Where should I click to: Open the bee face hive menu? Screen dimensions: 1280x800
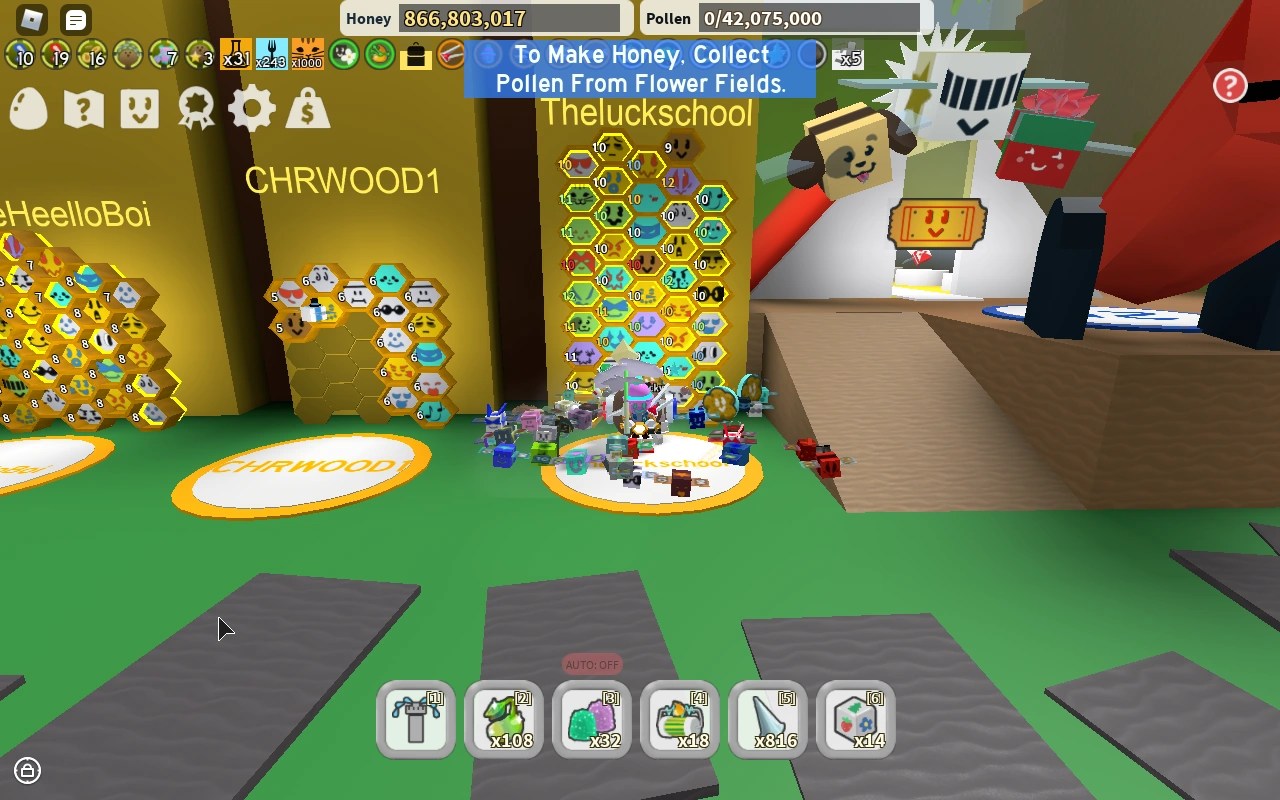coord(140,109)
